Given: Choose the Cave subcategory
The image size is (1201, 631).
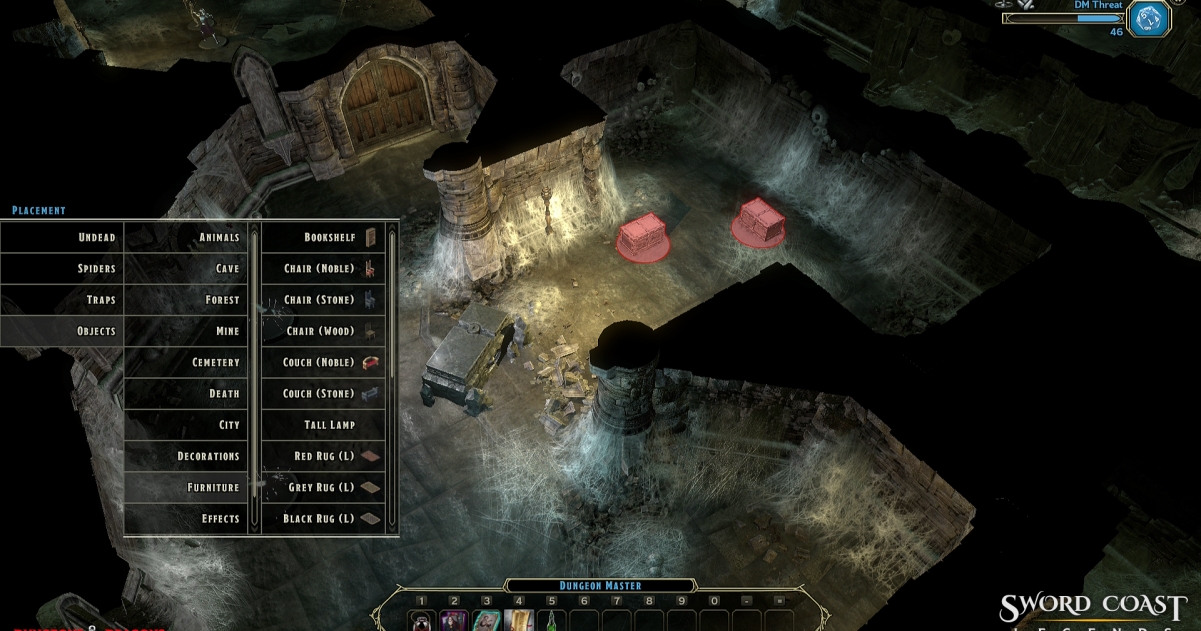Looking at the screenshot, I should (187, 268).
